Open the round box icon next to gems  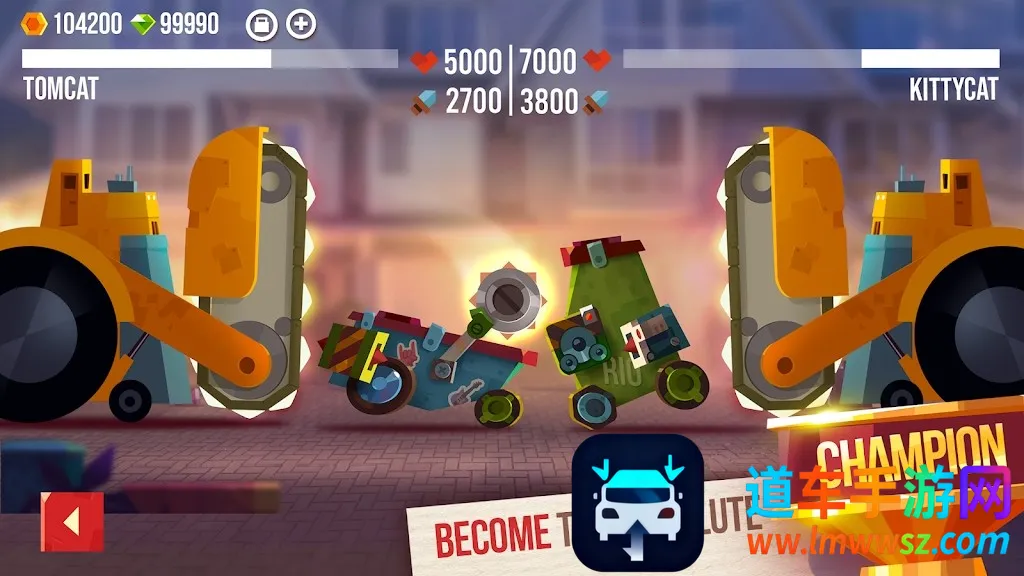pyautogui.click(x=260, y=25)
